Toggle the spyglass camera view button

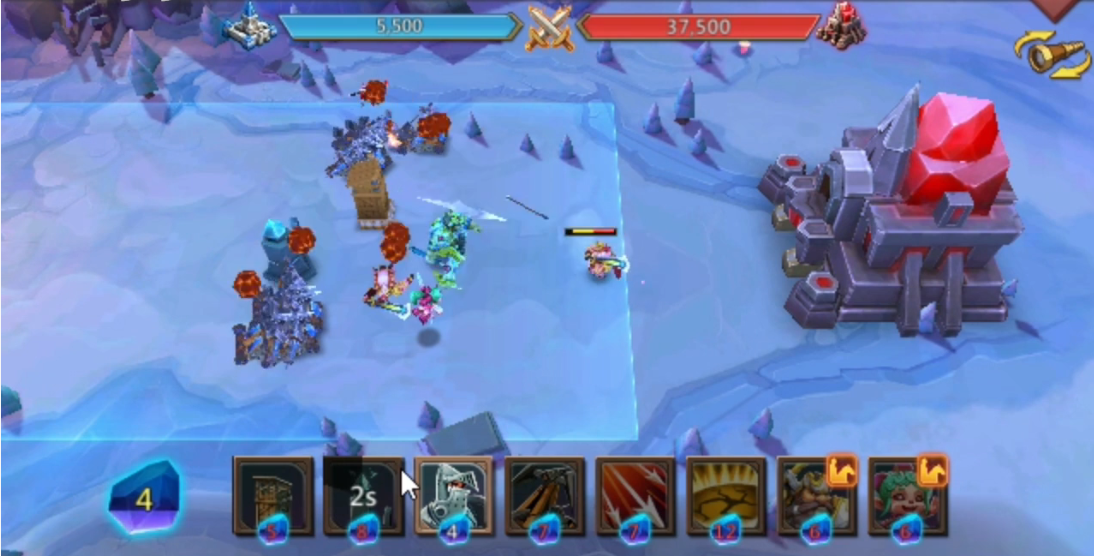[1052, 53]
